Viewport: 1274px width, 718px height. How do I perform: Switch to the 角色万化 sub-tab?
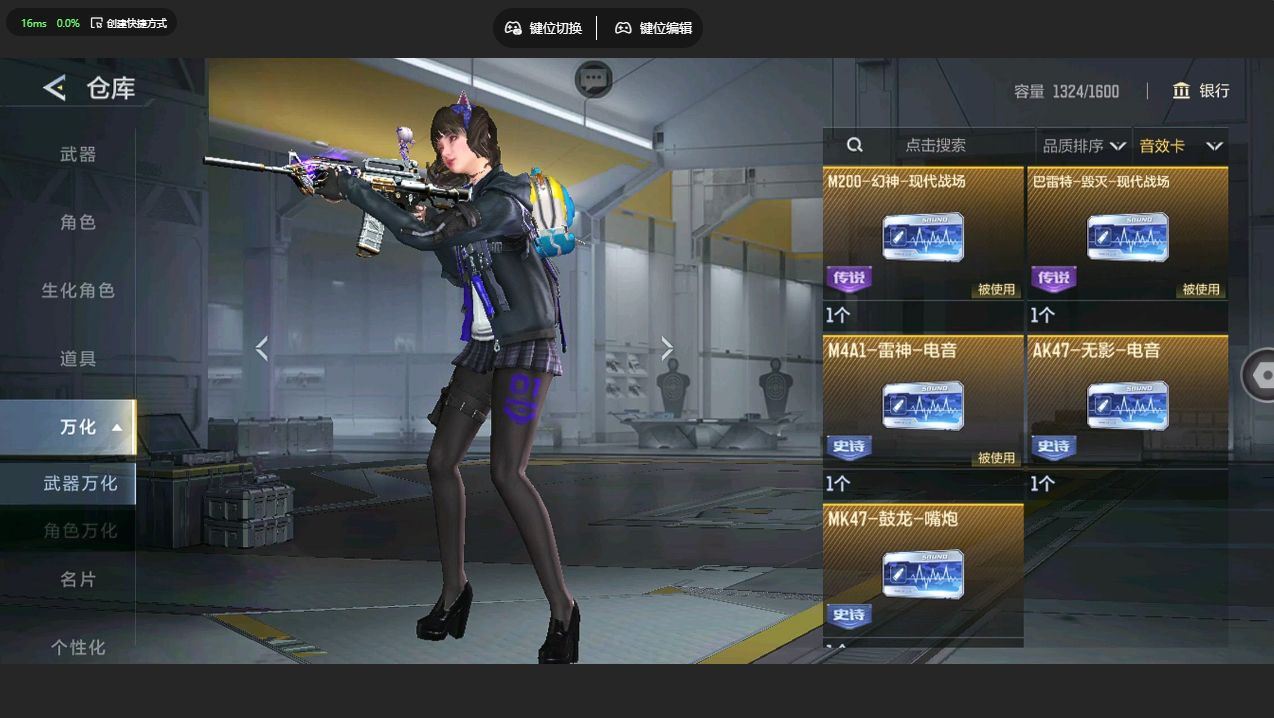[x=80, y=530]
